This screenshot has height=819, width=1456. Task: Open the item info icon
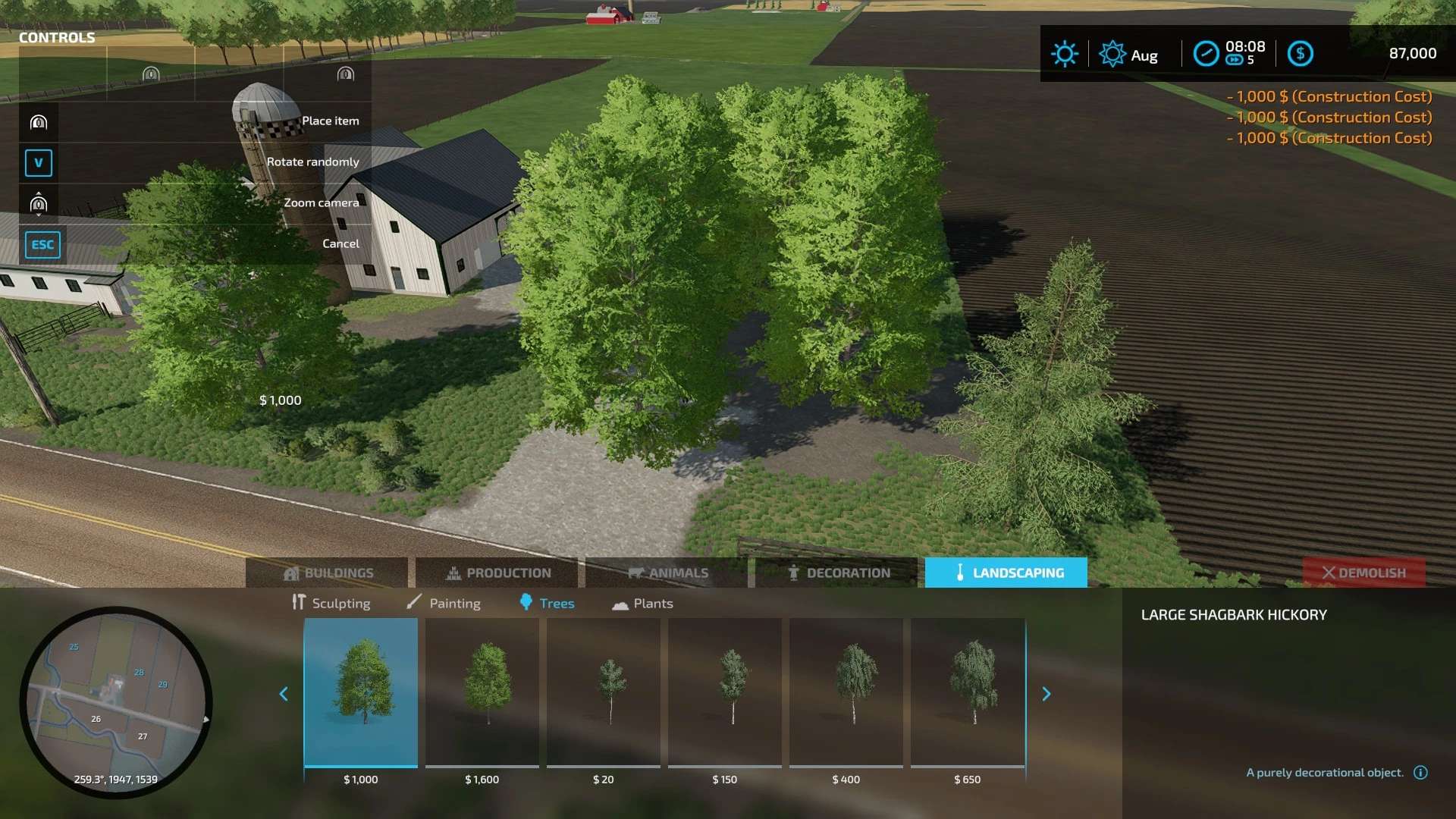(1420, 772)
